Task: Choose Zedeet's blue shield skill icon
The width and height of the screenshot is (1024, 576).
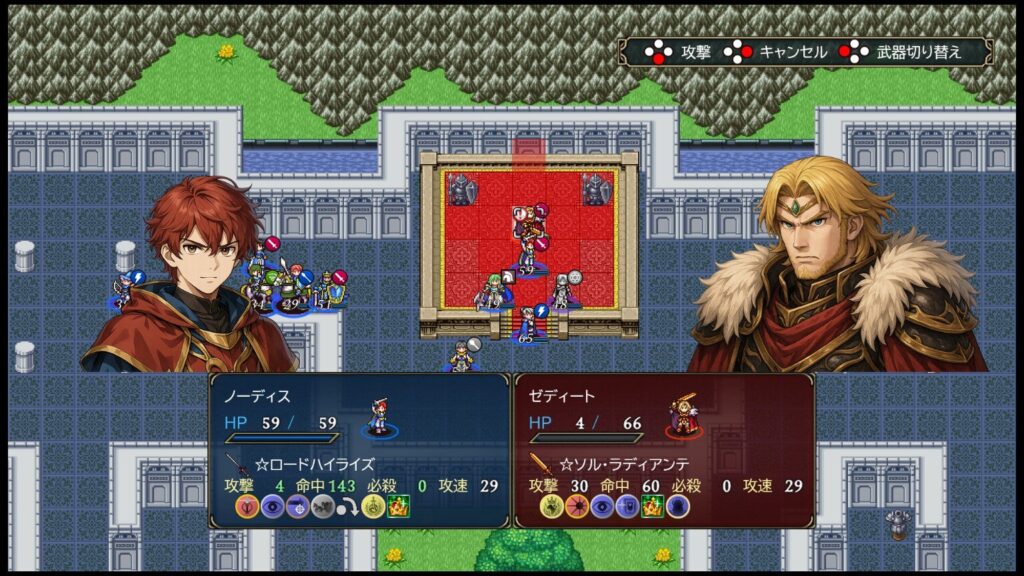Action: 627,507
